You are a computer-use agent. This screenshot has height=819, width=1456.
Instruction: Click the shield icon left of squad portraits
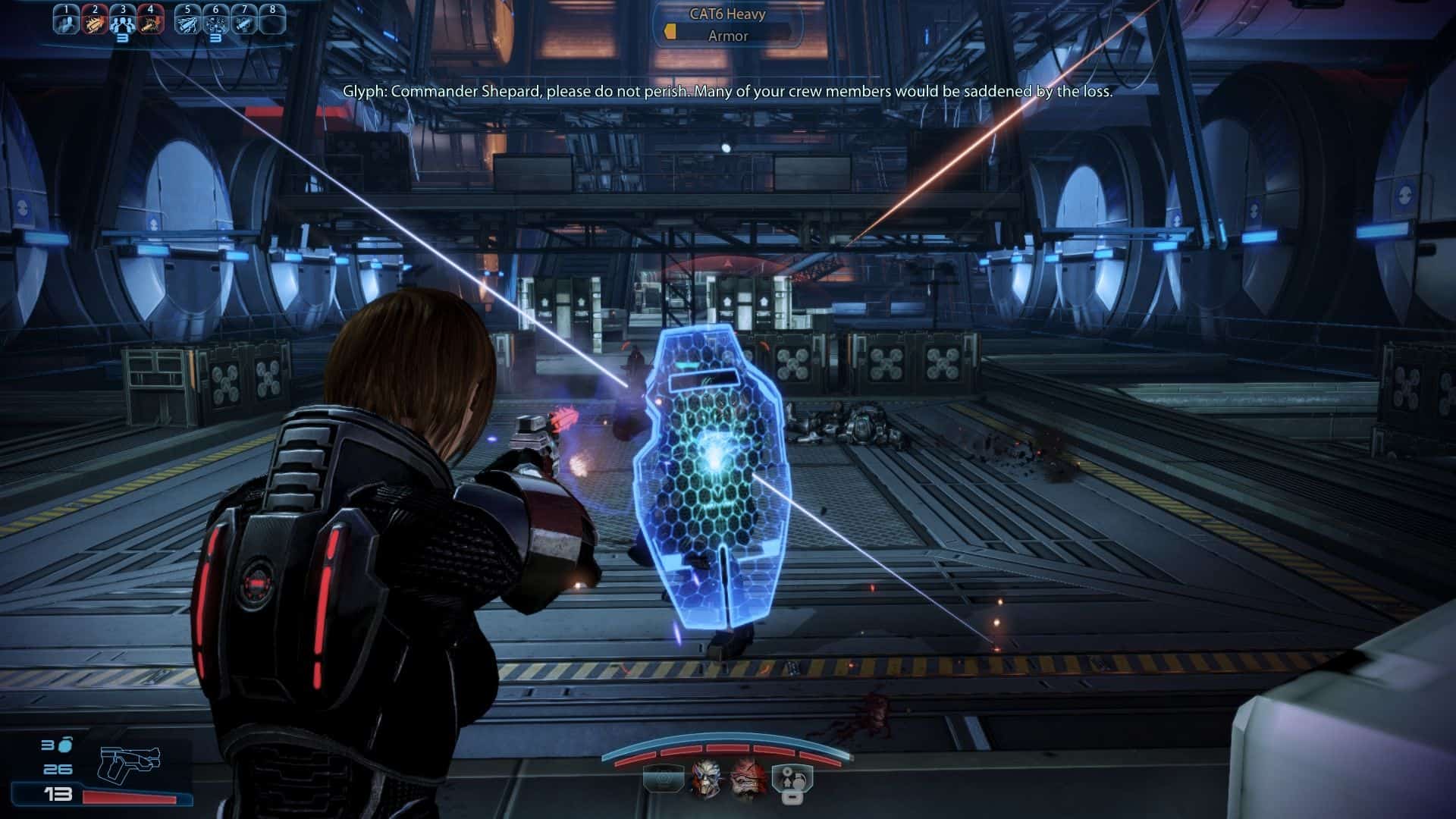coord(662,780)
